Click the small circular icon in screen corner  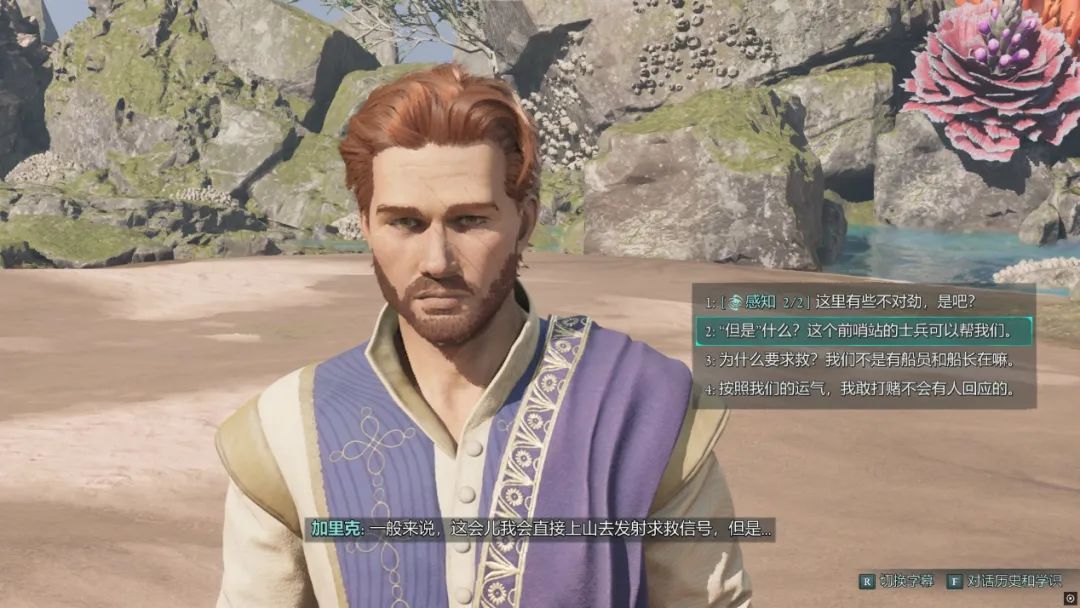[1070, 598]
